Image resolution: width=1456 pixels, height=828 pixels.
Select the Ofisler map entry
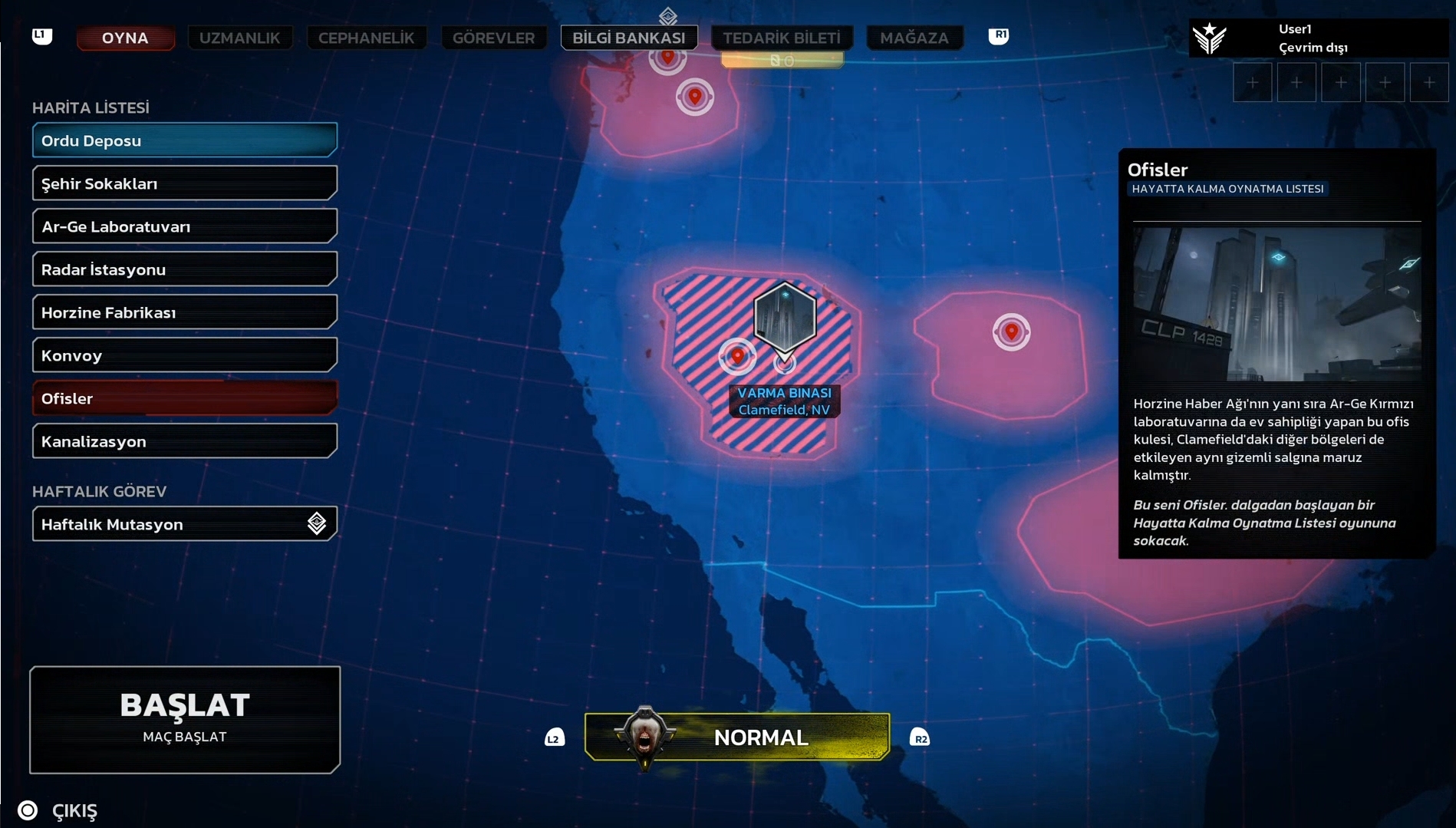coord(184,398)
